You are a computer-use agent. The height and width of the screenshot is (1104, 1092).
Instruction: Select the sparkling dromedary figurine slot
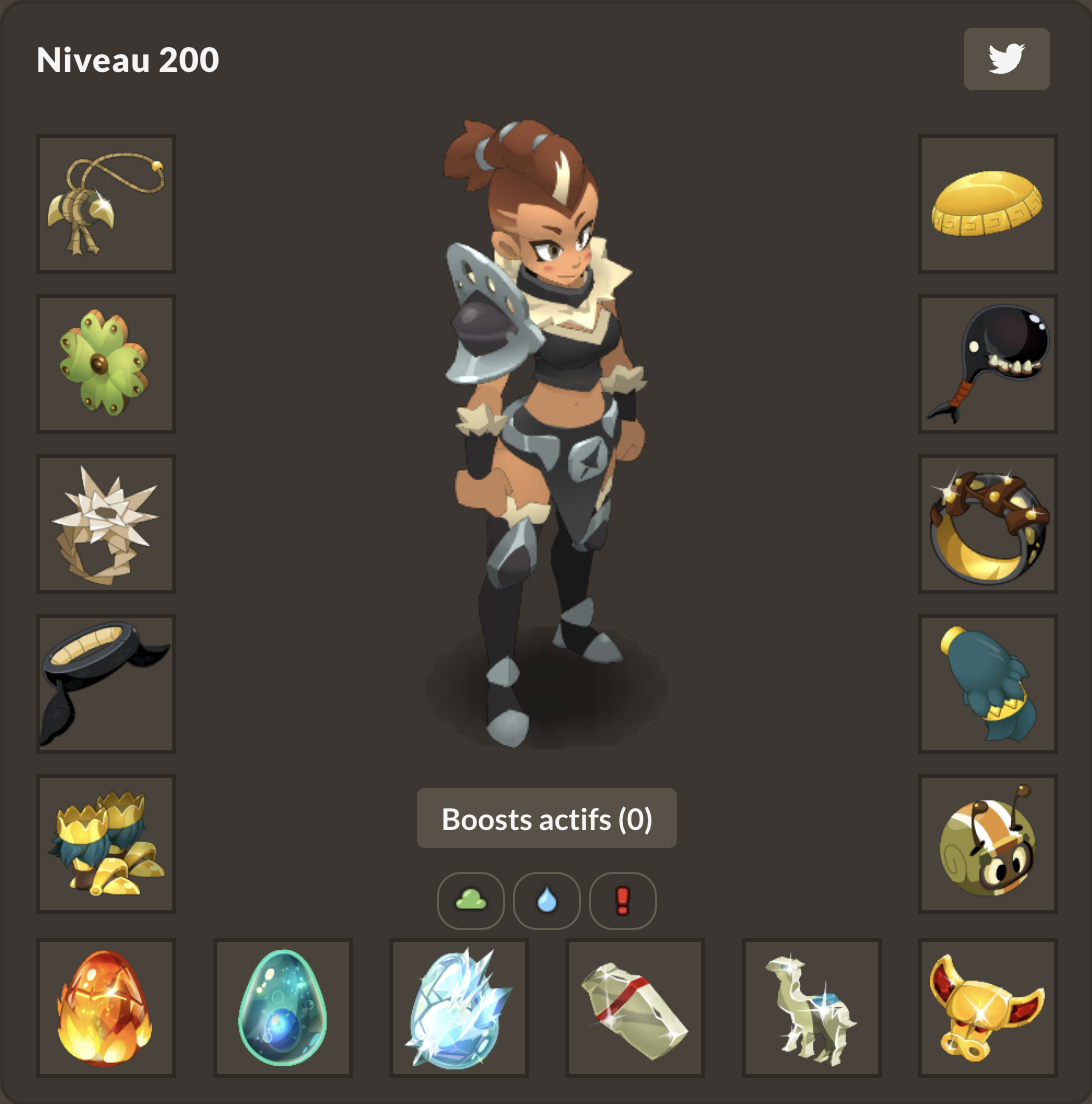[812, 1008]
